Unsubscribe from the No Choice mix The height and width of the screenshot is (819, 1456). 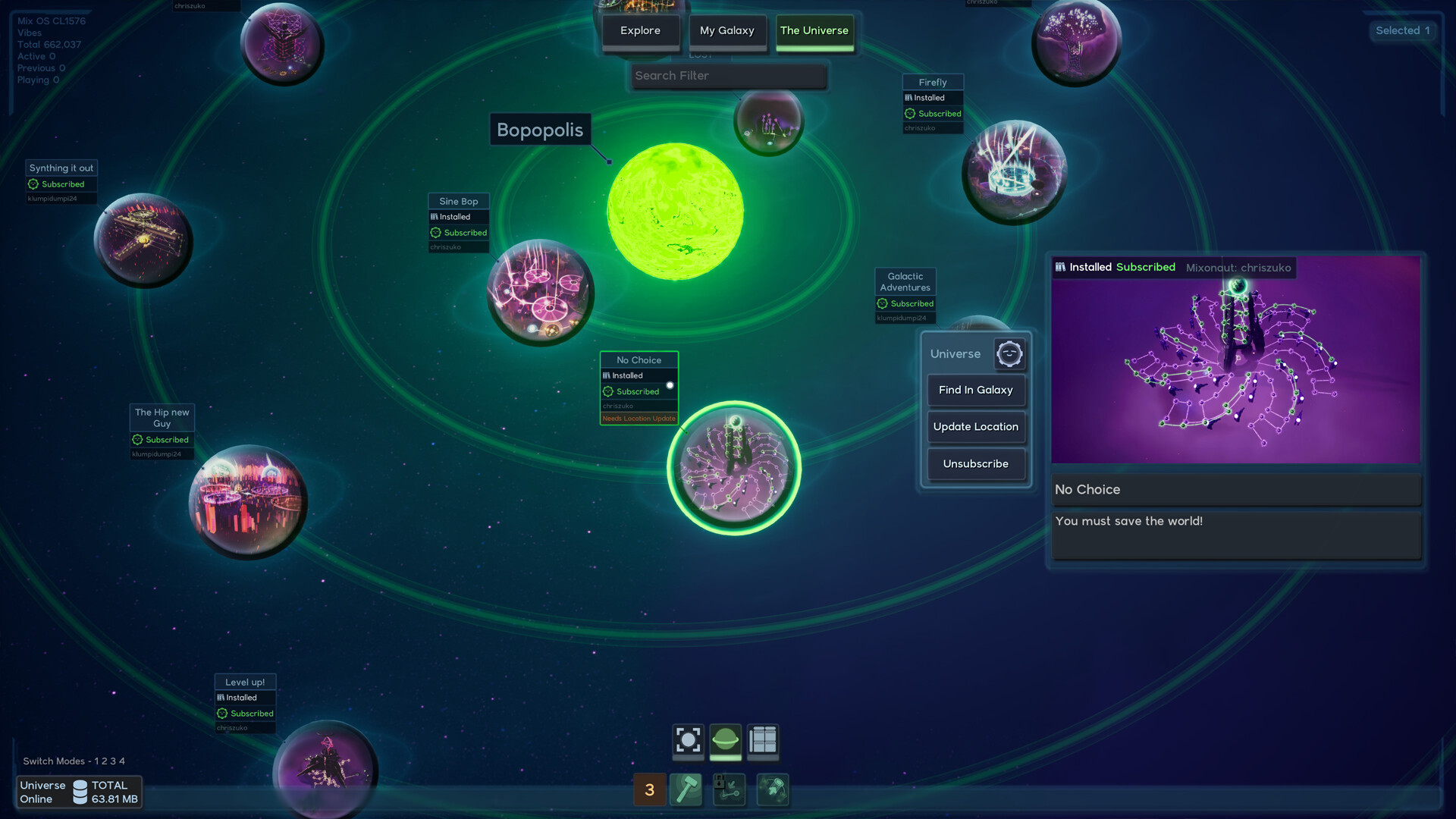tap(975, 464)
